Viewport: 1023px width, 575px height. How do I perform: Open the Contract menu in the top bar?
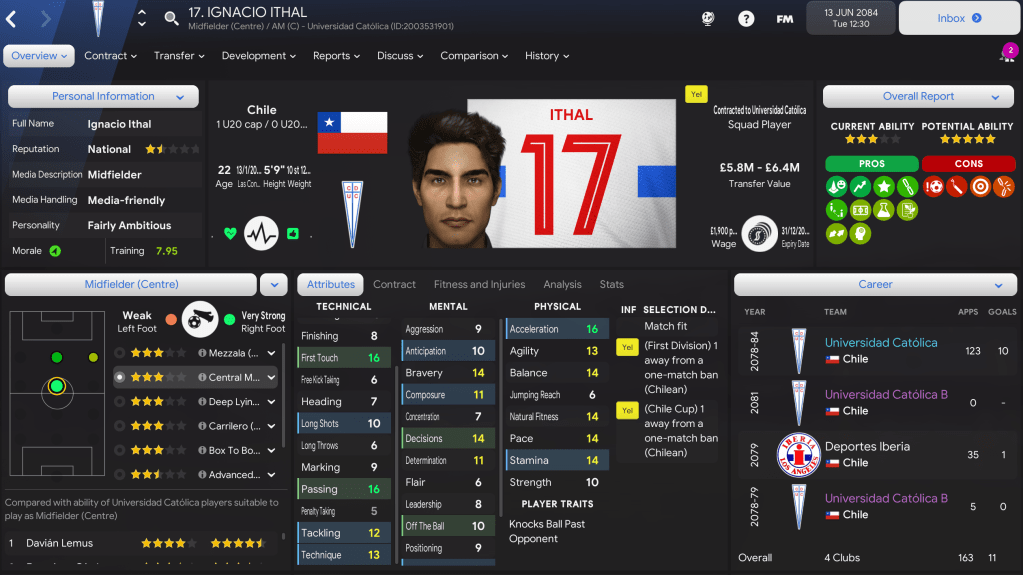tap(110, 56)
